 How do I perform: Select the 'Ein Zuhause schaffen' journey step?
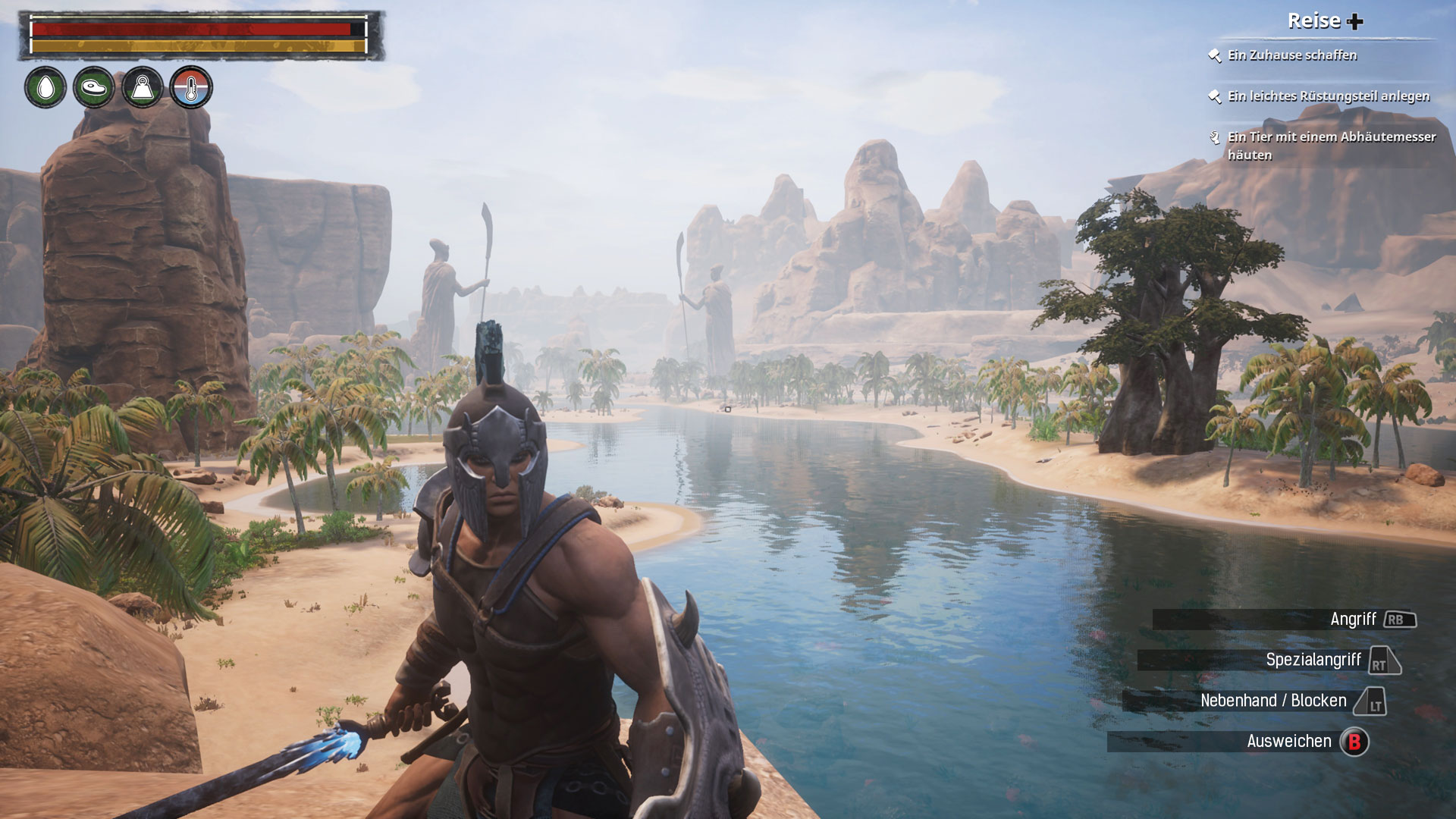(x=1292, y=55)
